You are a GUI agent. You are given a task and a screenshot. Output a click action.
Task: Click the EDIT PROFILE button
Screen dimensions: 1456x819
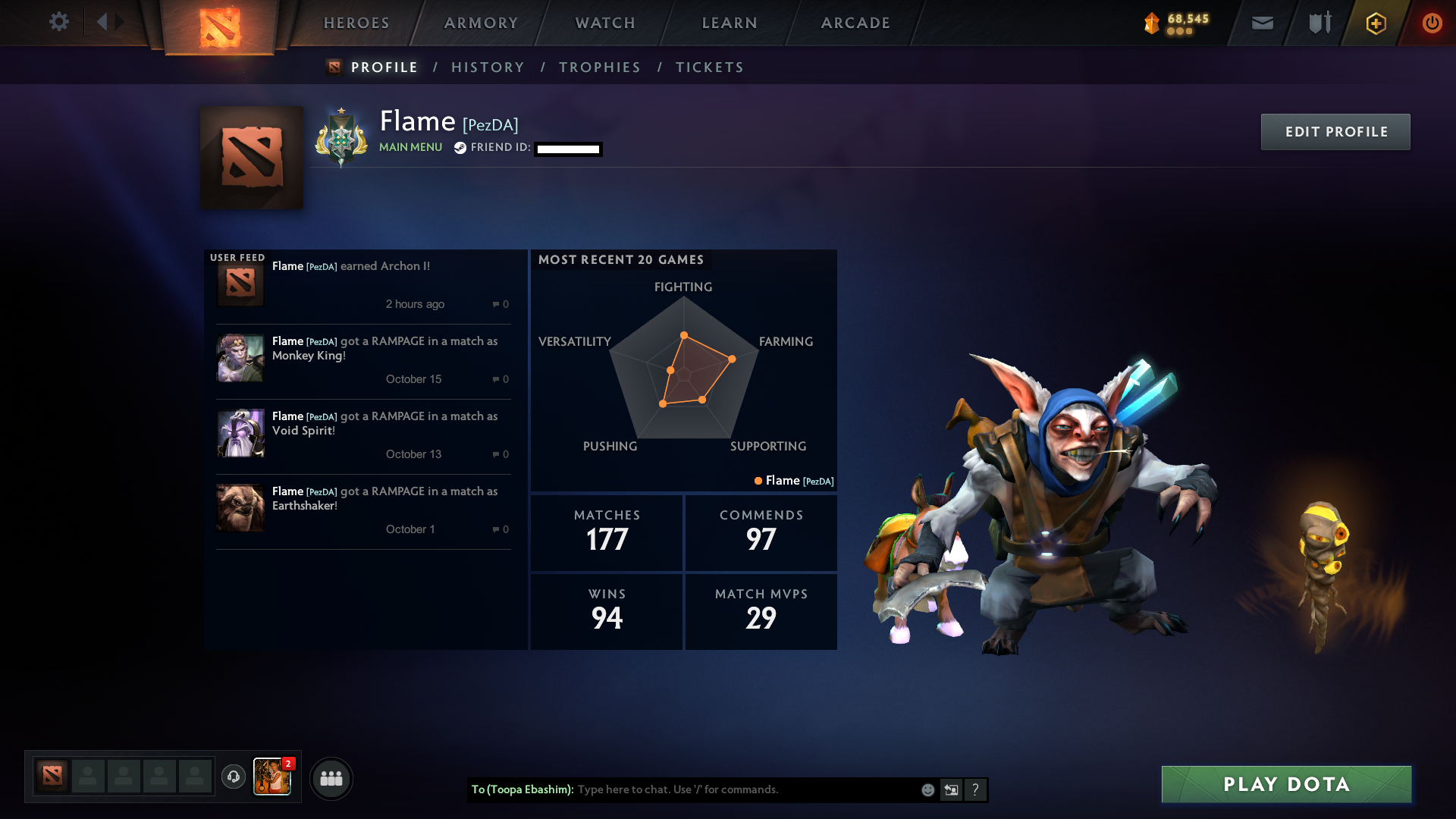(x=1335, y=131)
